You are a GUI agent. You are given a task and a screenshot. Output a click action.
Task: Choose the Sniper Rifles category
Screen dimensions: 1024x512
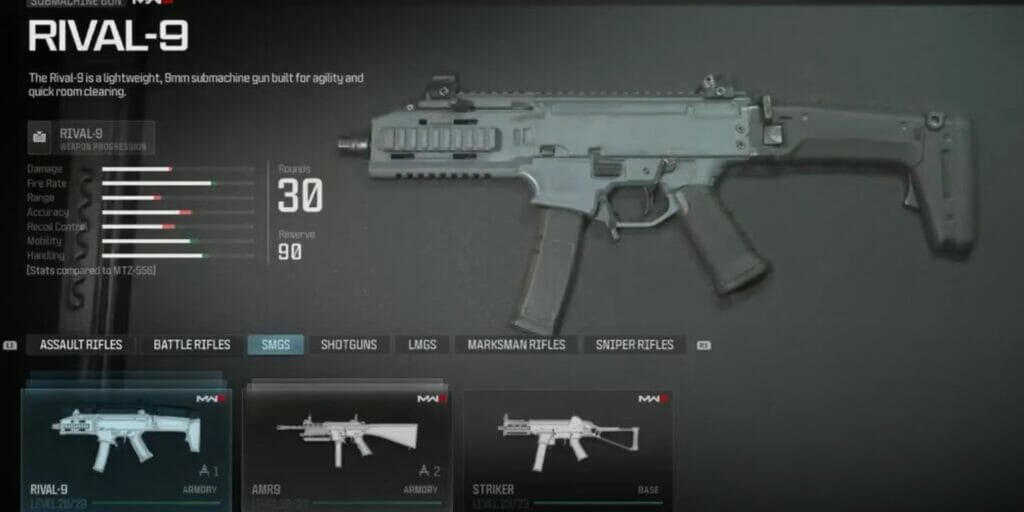point(635,345)
